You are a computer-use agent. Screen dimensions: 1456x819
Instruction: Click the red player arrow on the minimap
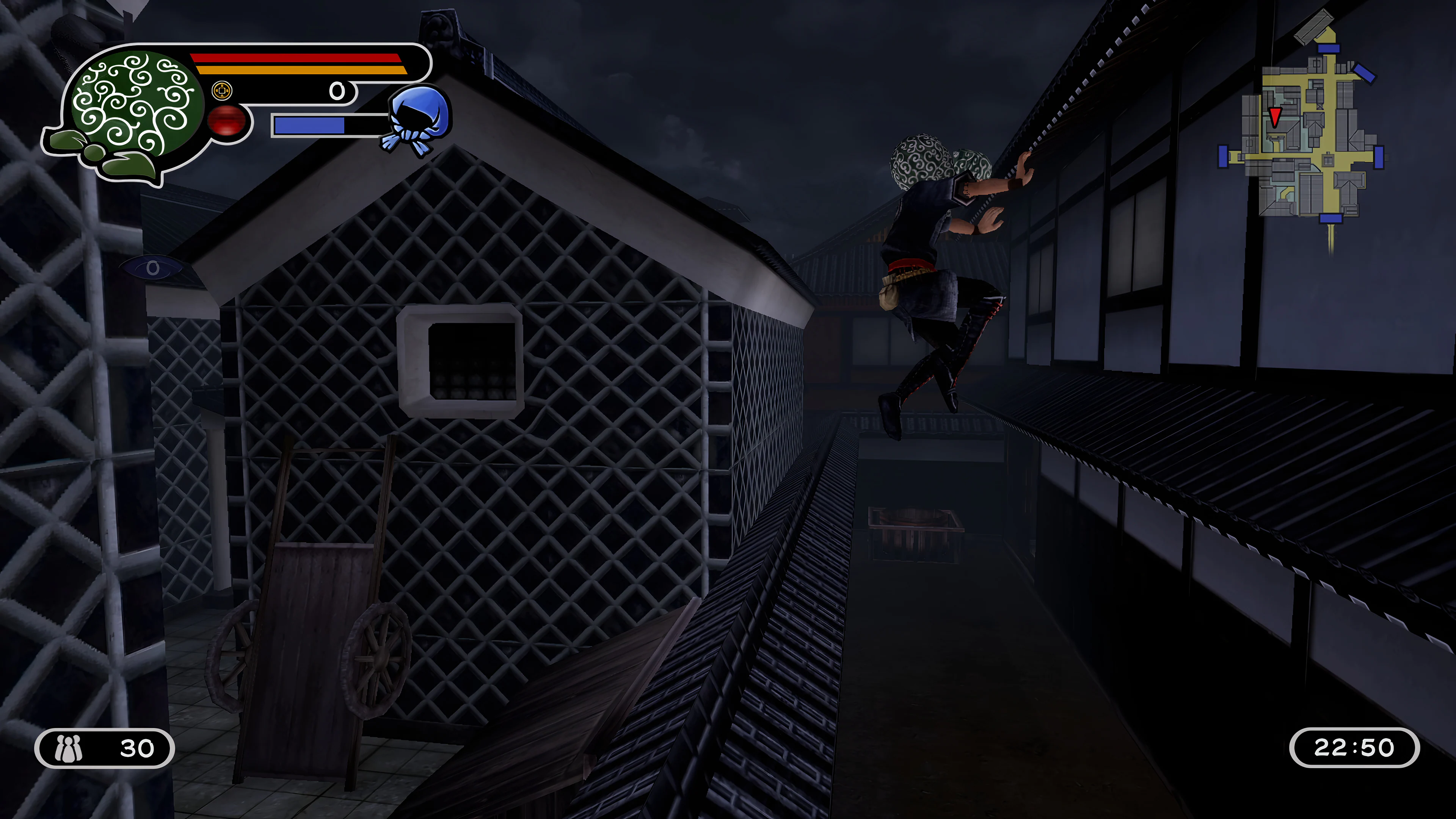[x=1275, y=116]
